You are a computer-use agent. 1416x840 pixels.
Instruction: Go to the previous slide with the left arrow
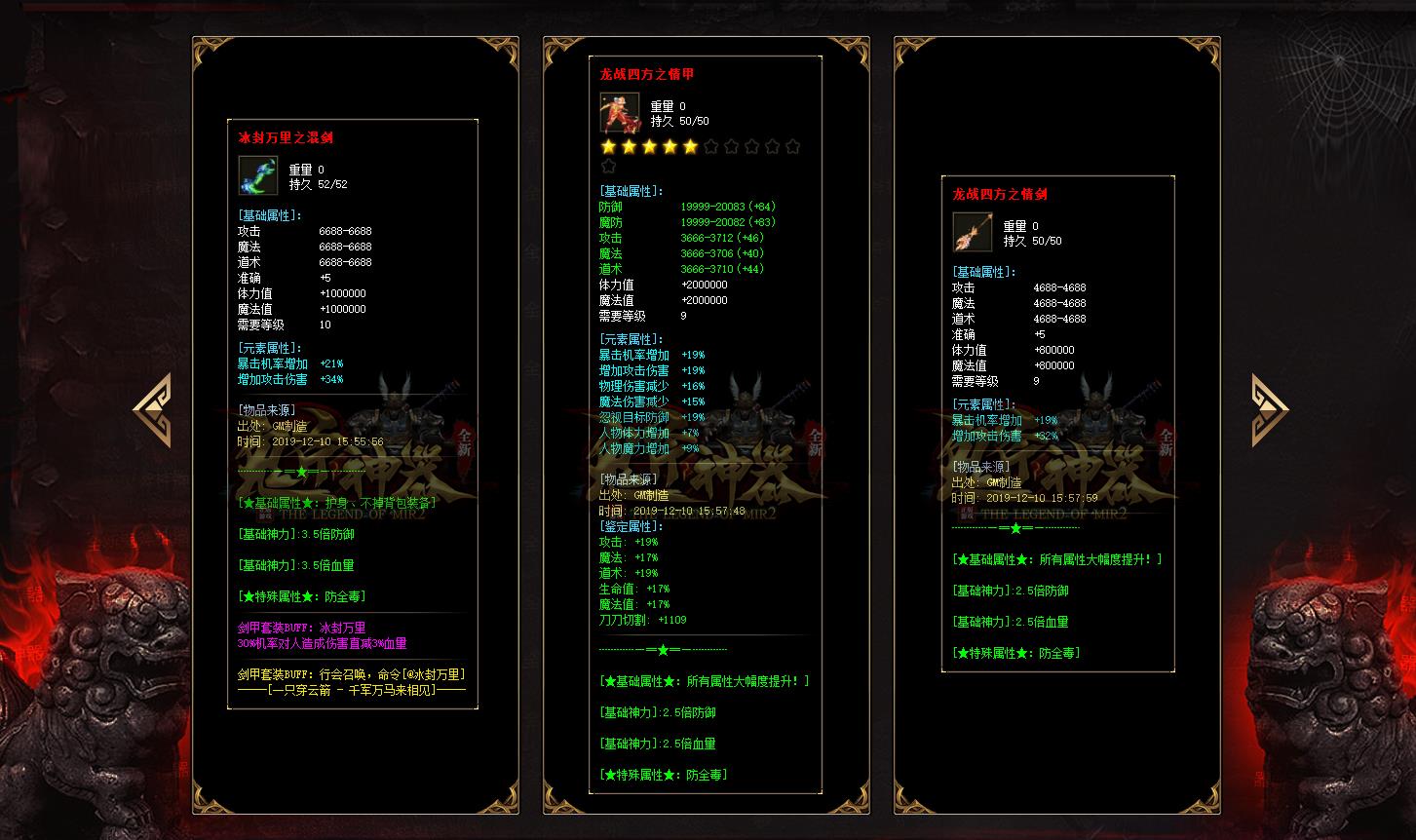click(153, 410)
